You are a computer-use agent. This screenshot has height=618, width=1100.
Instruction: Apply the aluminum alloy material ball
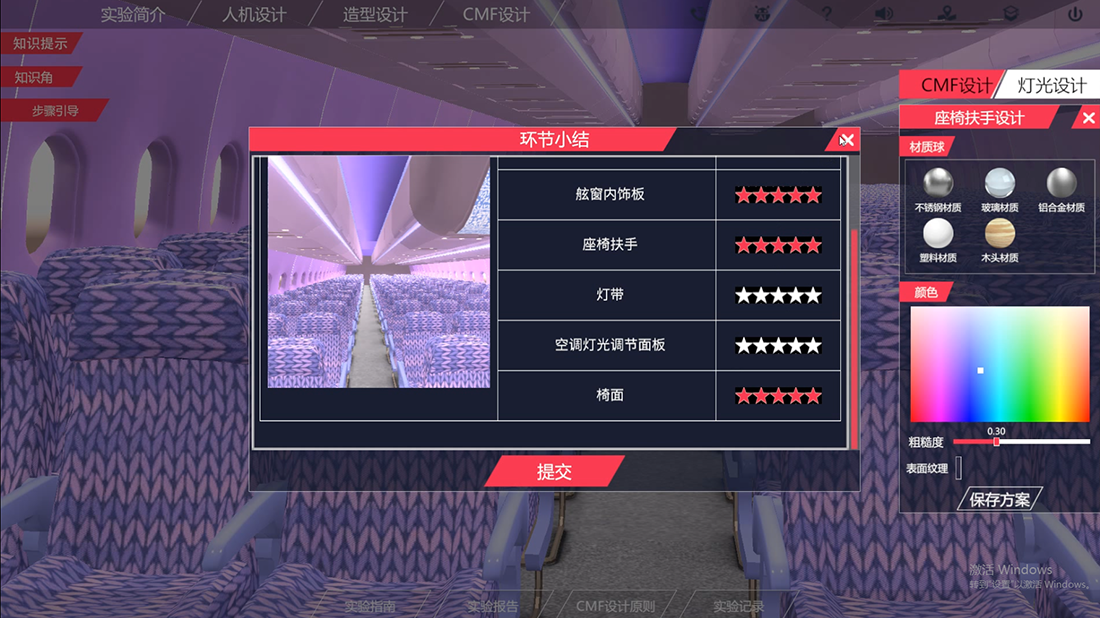(x=1061, y=183)
